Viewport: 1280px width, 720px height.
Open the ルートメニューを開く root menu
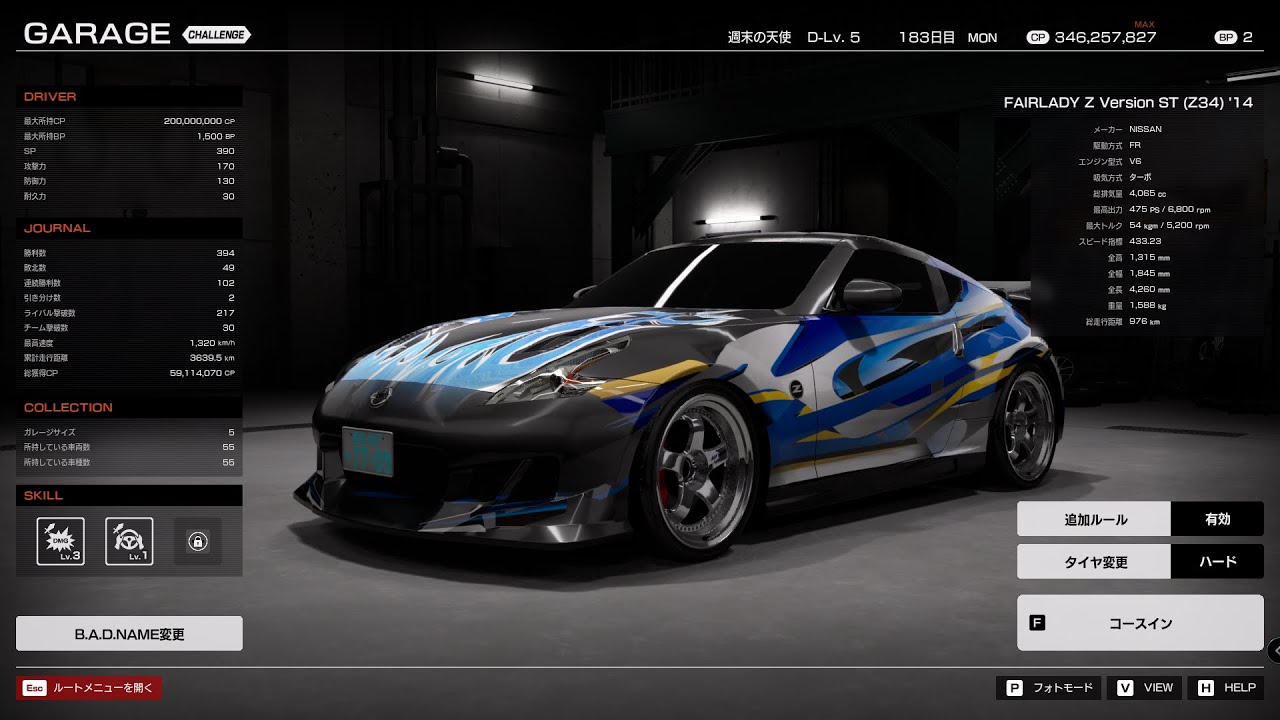[89, 688]
